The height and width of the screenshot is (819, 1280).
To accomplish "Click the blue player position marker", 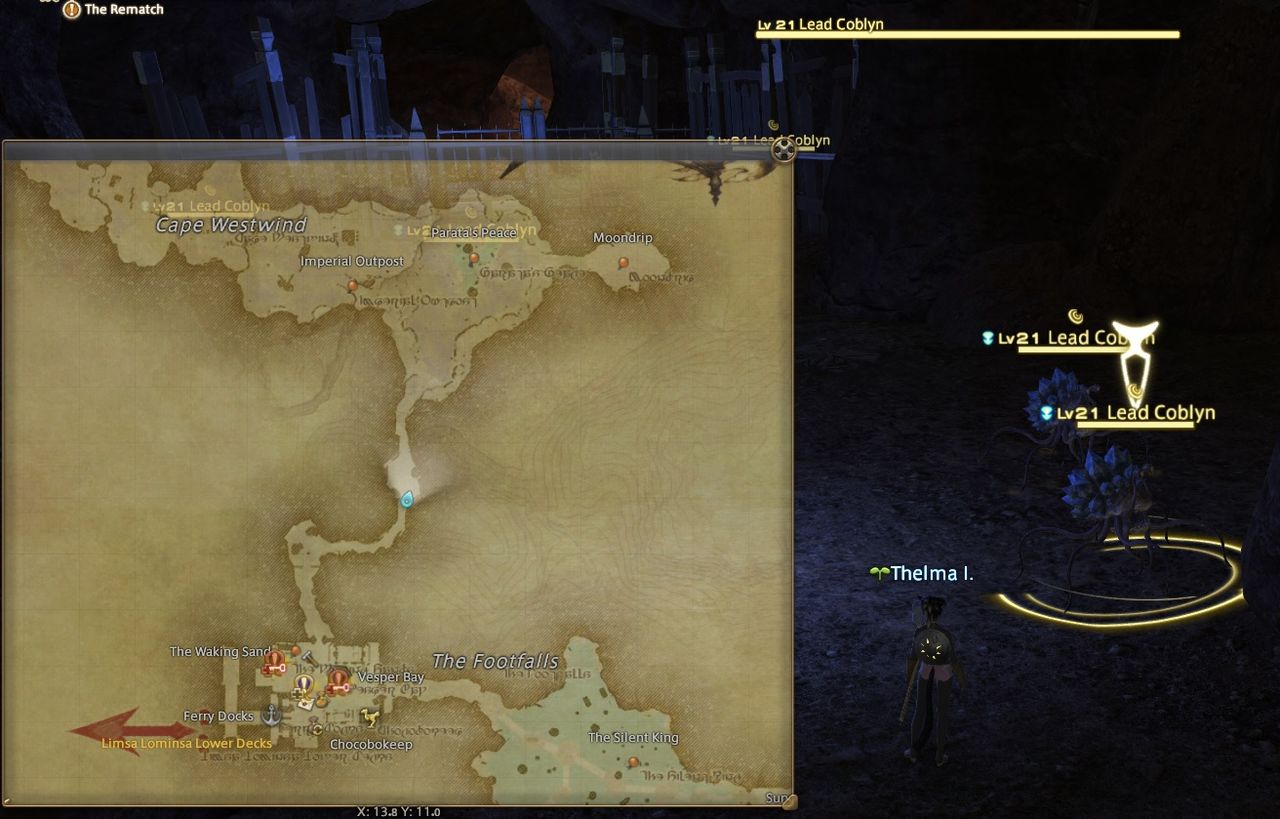I will [x=407, y=499].
